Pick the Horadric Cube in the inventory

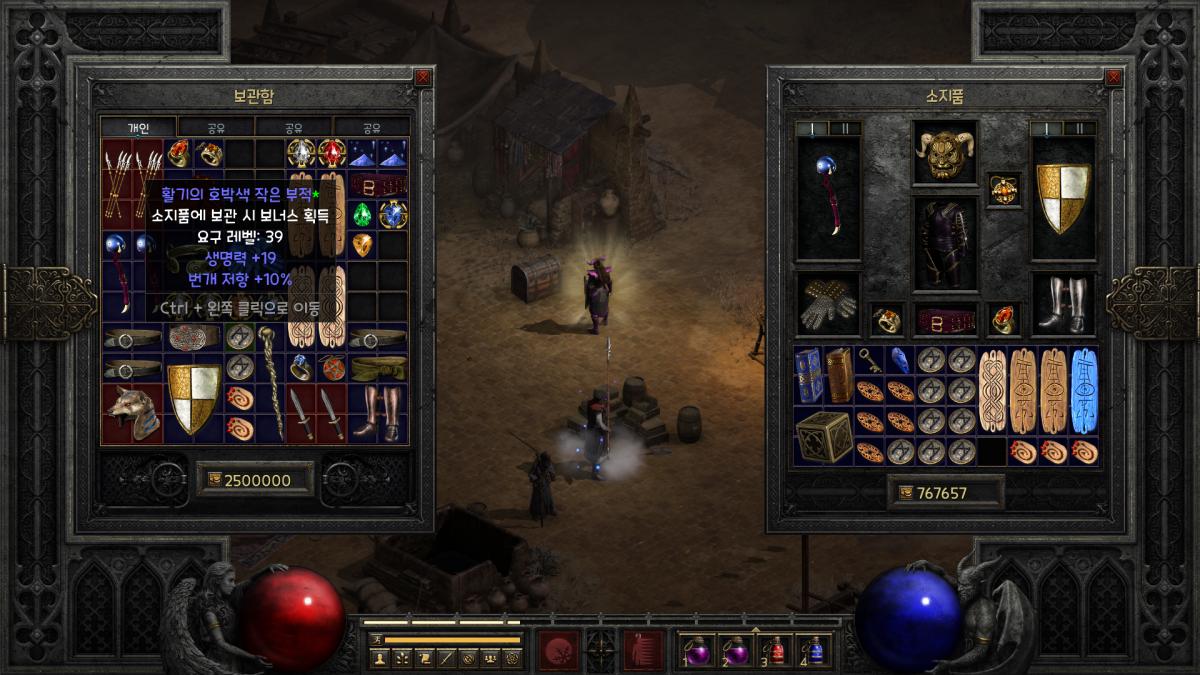point(824,436)
